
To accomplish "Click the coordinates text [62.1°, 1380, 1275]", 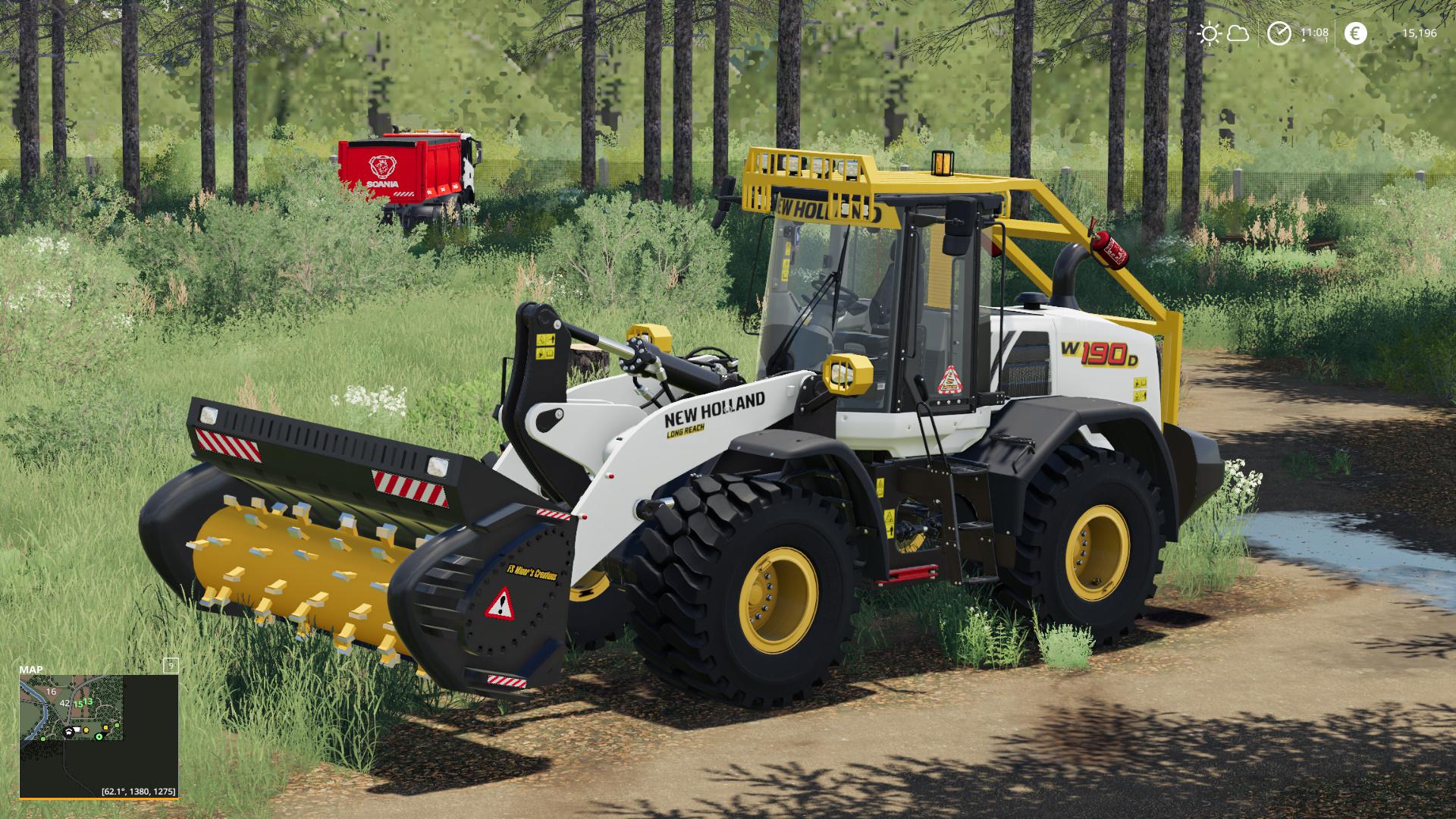I will click(x=139, y=792).
